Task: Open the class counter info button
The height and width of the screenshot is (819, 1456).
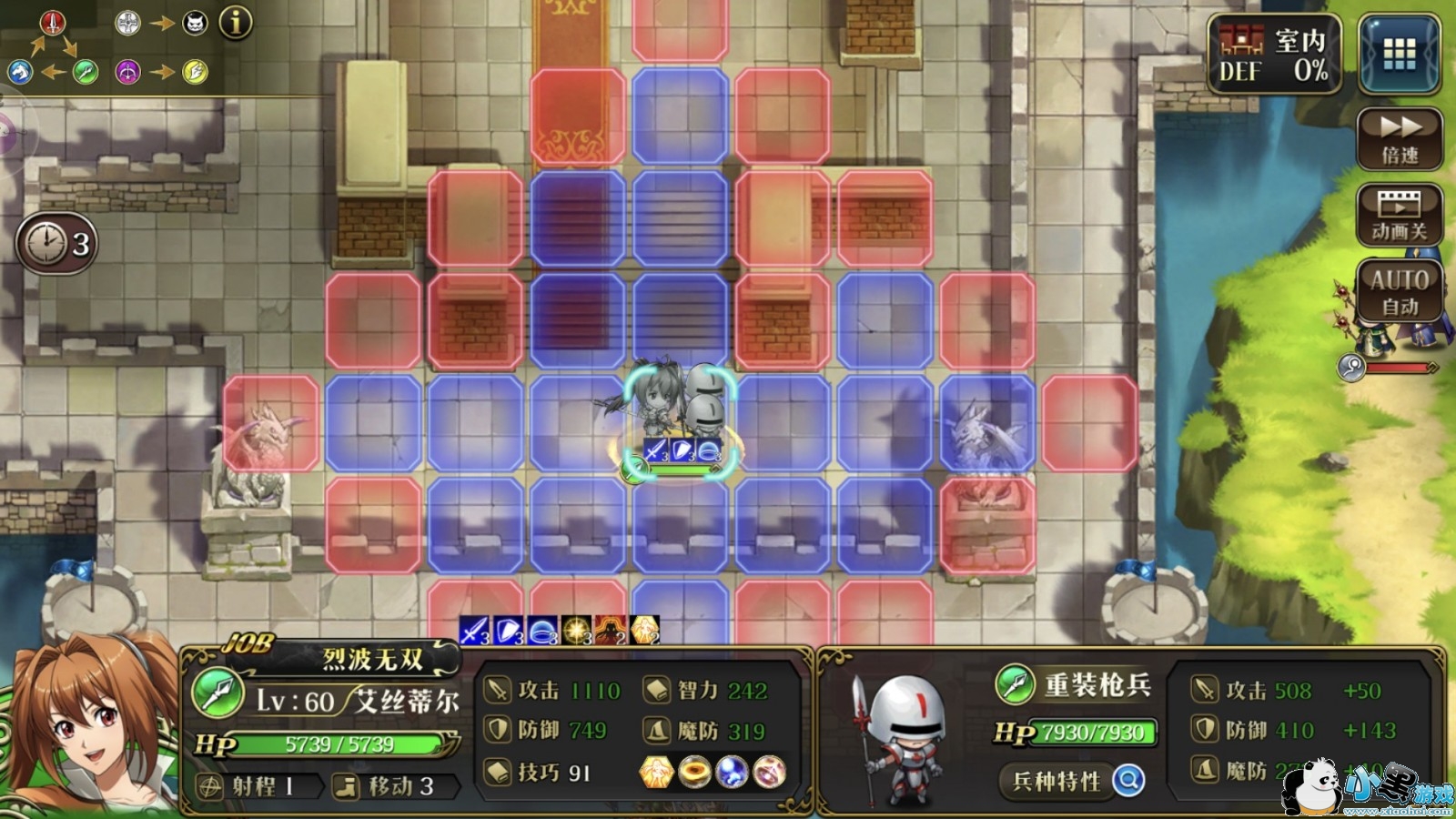Action: 236,22
